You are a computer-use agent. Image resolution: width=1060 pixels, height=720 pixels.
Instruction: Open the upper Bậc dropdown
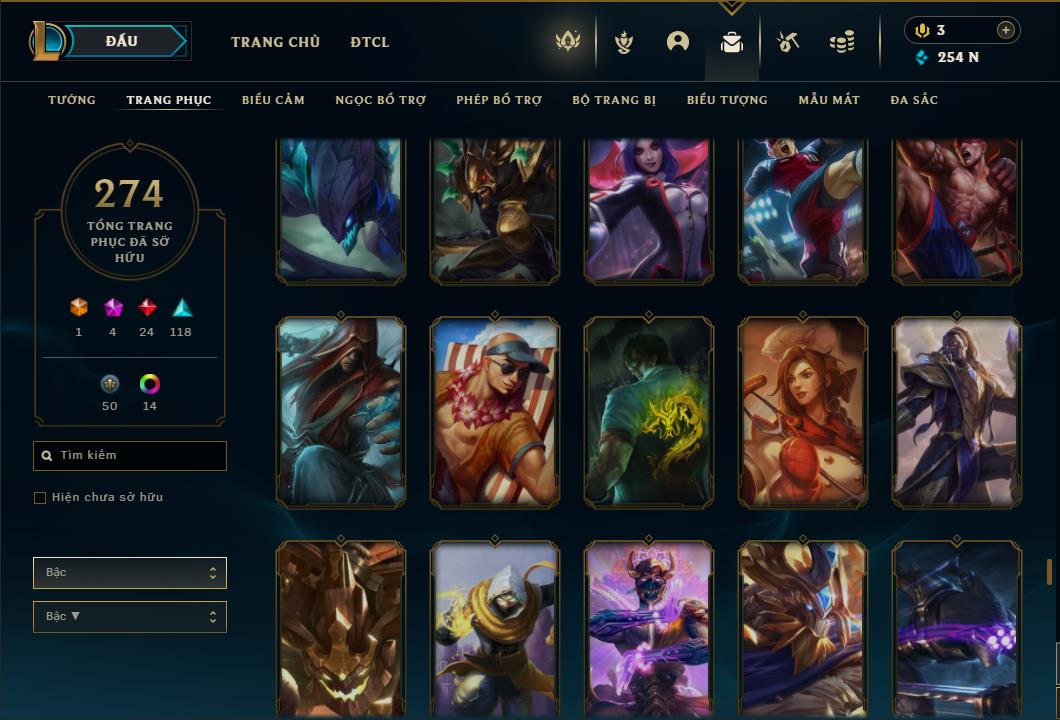[x=130, y=573]
